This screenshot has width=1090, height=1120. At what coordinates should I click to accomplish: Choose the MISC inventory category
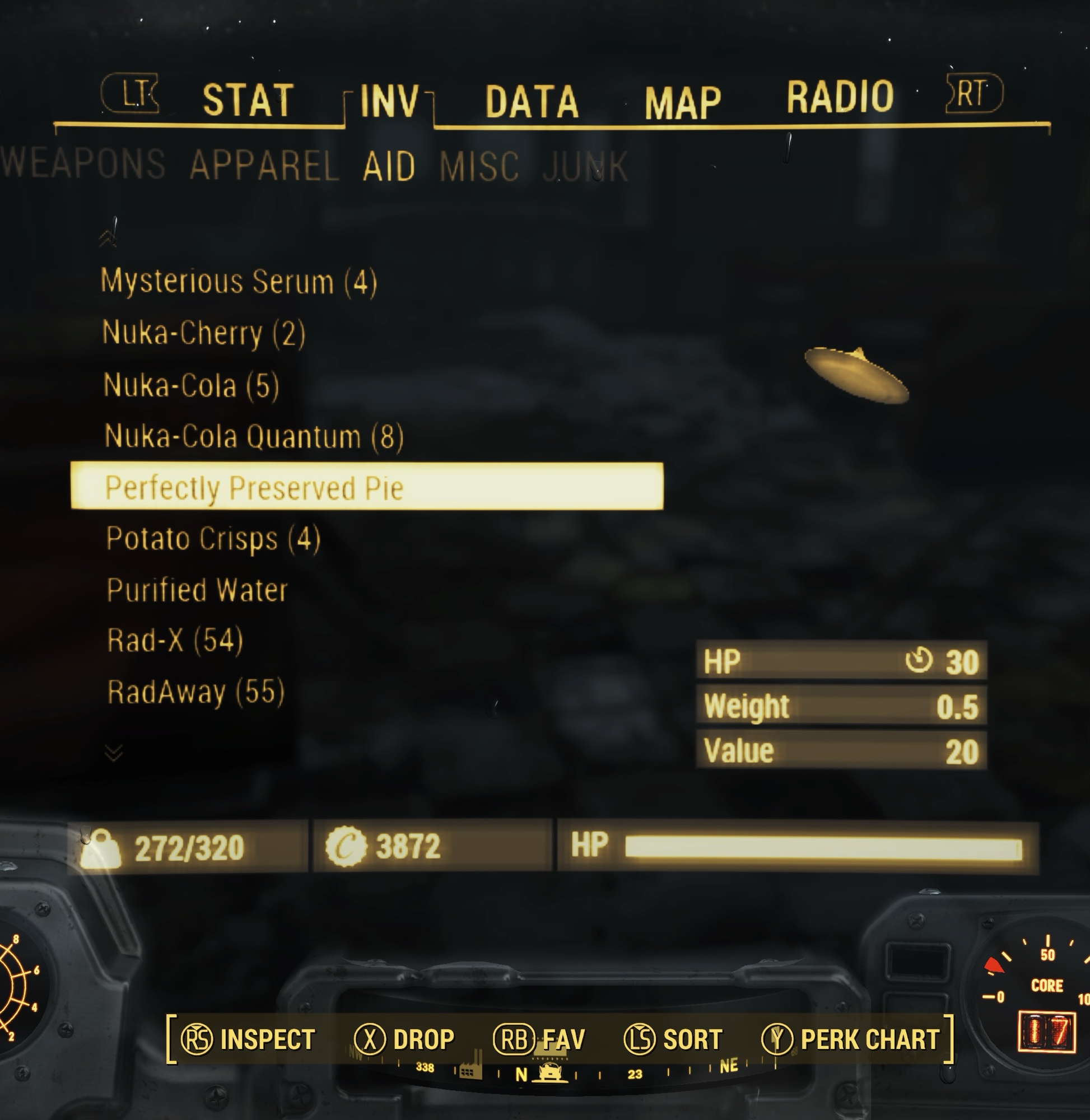point(479,166)
